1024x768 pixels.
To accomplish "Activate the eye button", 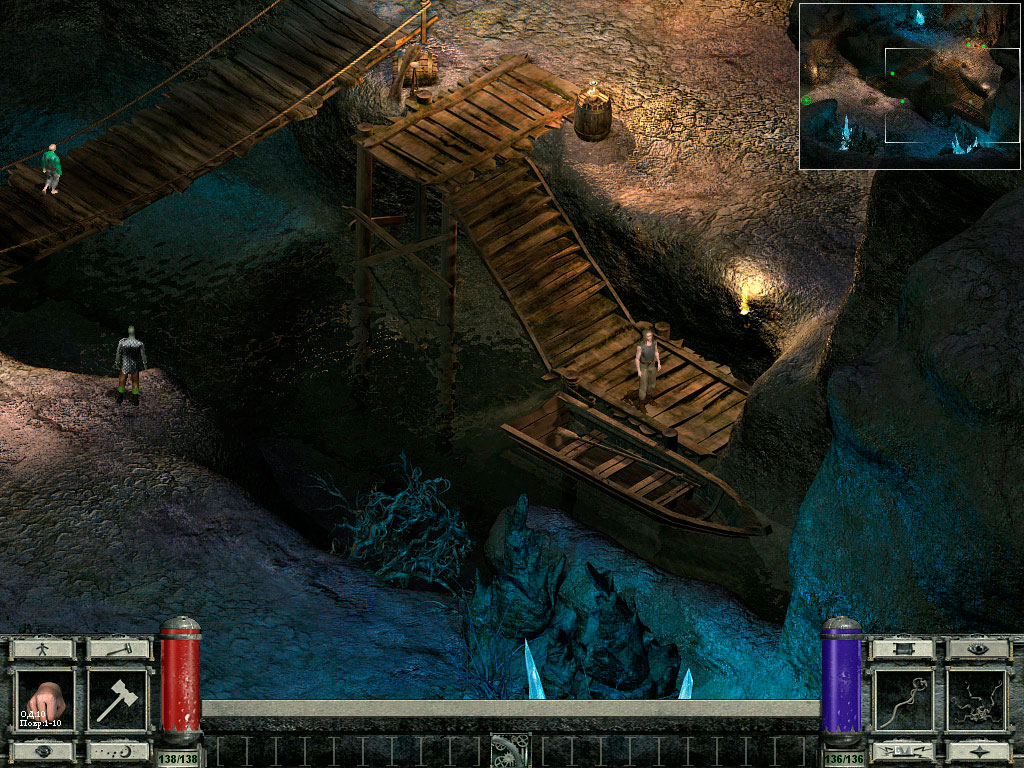I will tap(978, 648).
